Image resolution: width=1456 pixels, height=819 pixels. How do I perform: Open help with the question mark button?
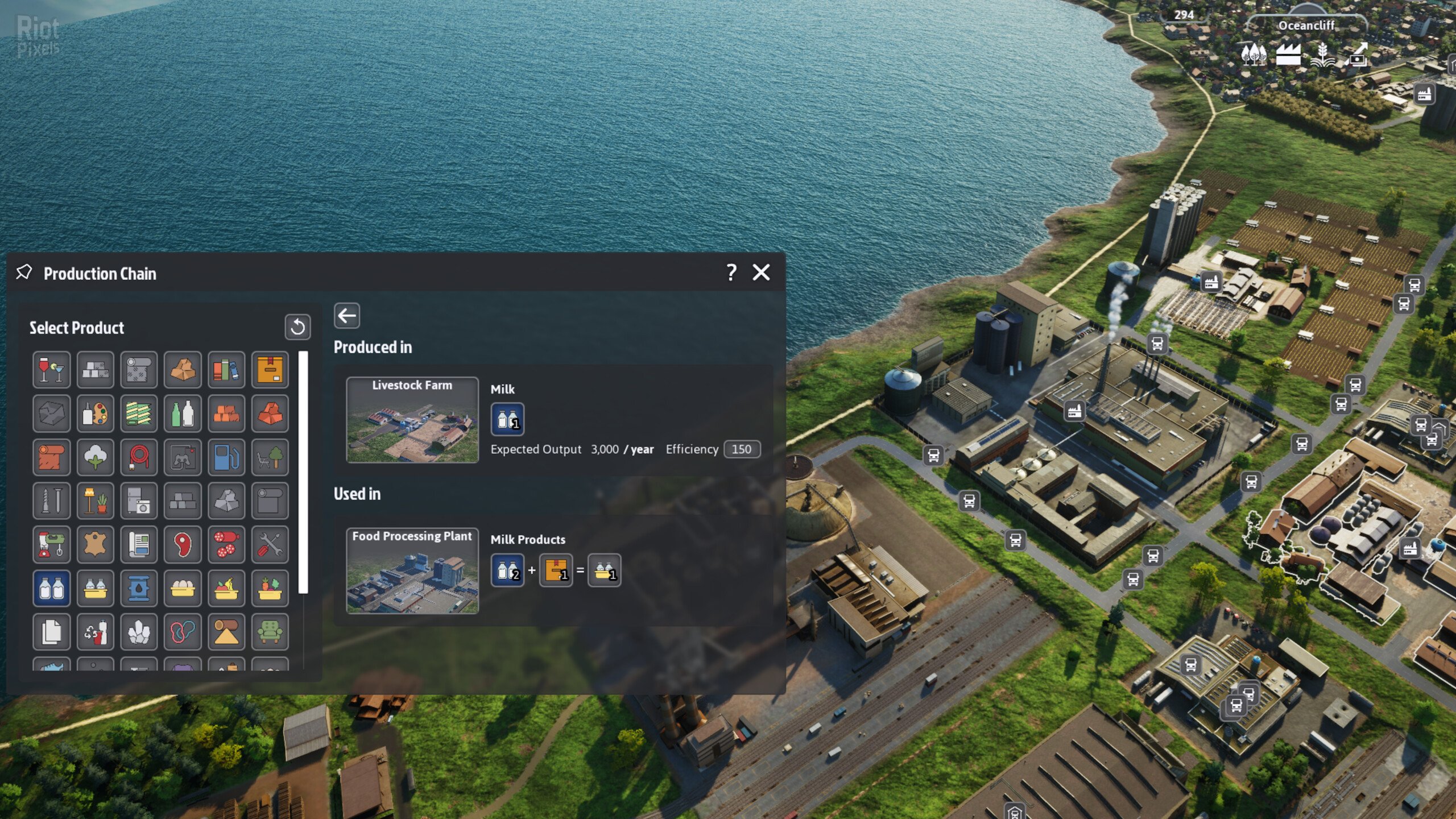731,272
